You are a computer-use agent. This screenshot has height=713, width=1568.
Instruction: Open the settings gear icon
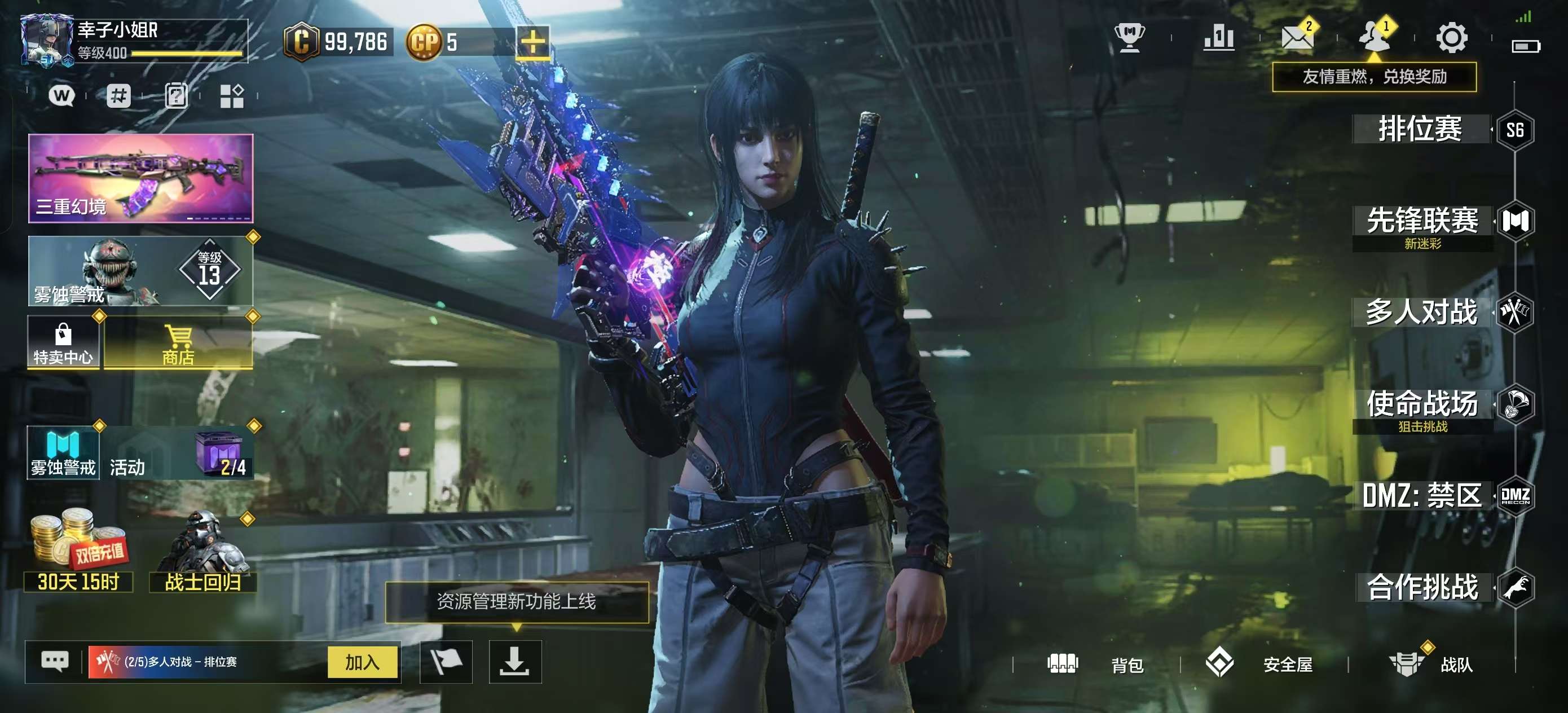[x=1452, y=38]
